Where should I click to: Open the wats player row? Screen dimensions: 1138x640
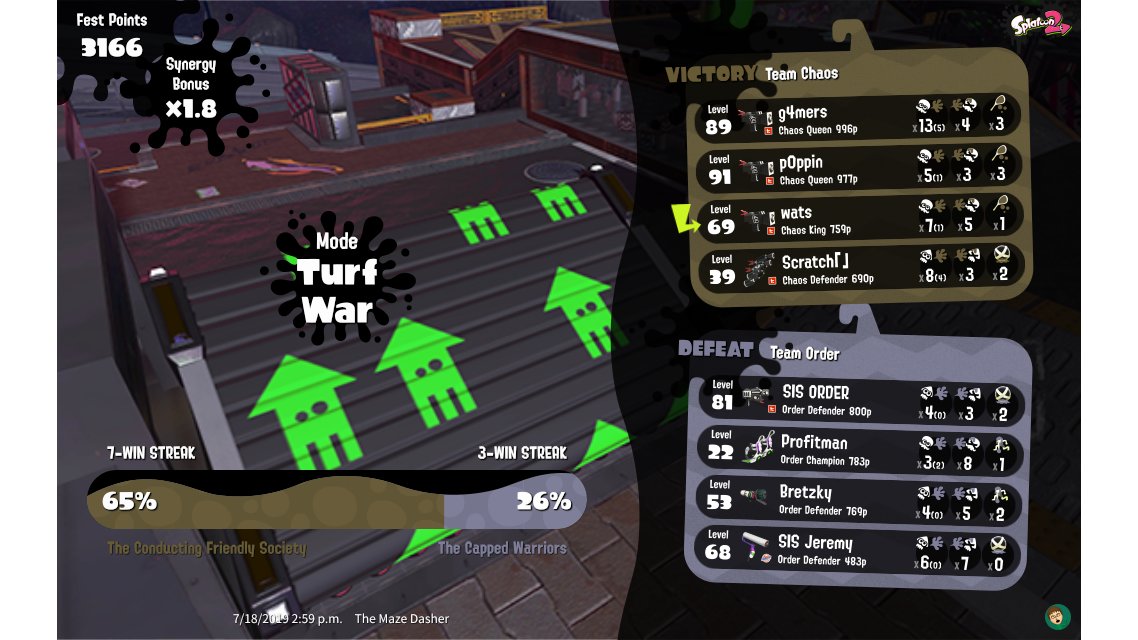(x=858, y=219)
